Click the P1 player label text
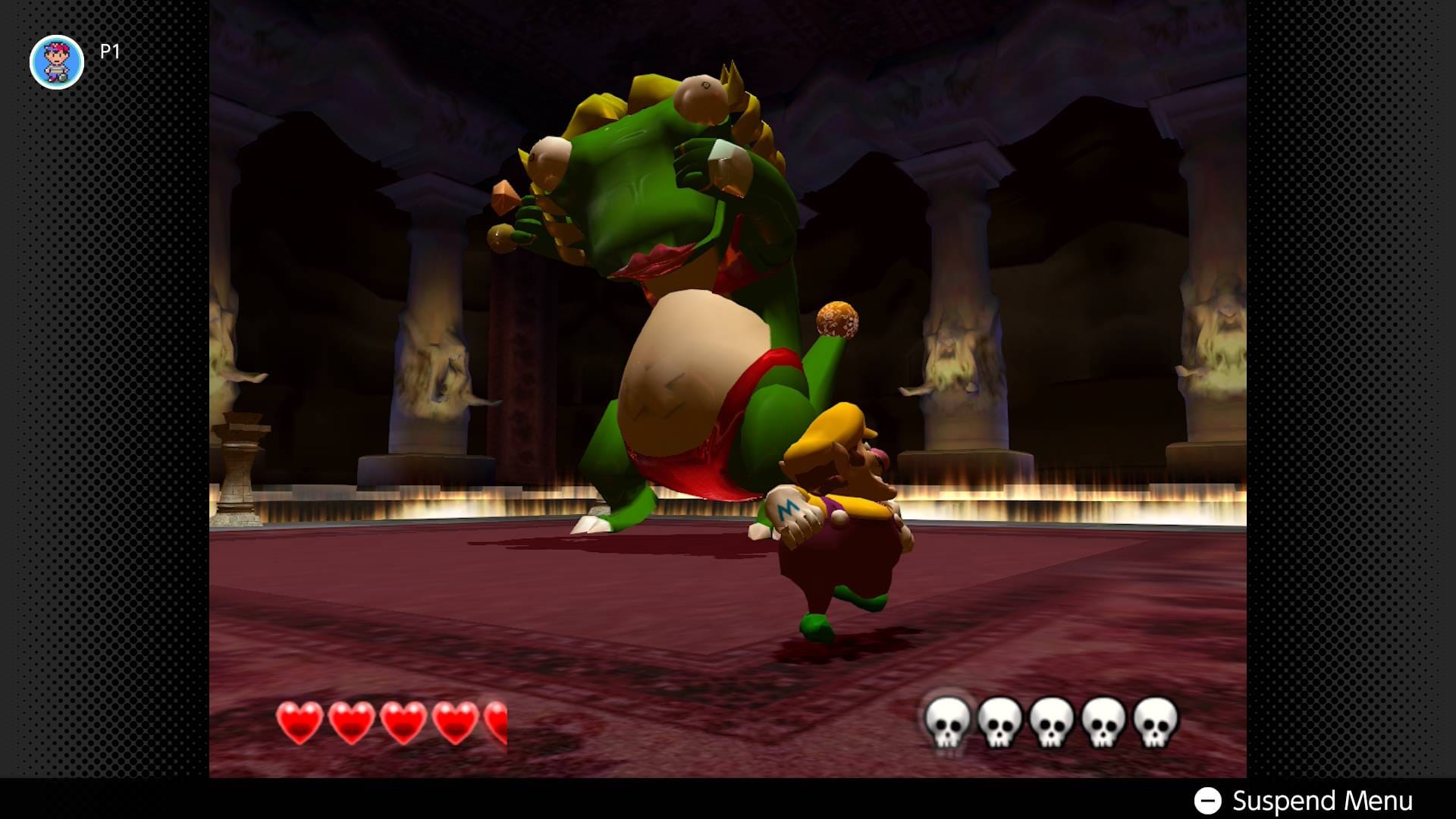Image resolution: width=1456 pixels, height=819 pixels. coord(108,53)
